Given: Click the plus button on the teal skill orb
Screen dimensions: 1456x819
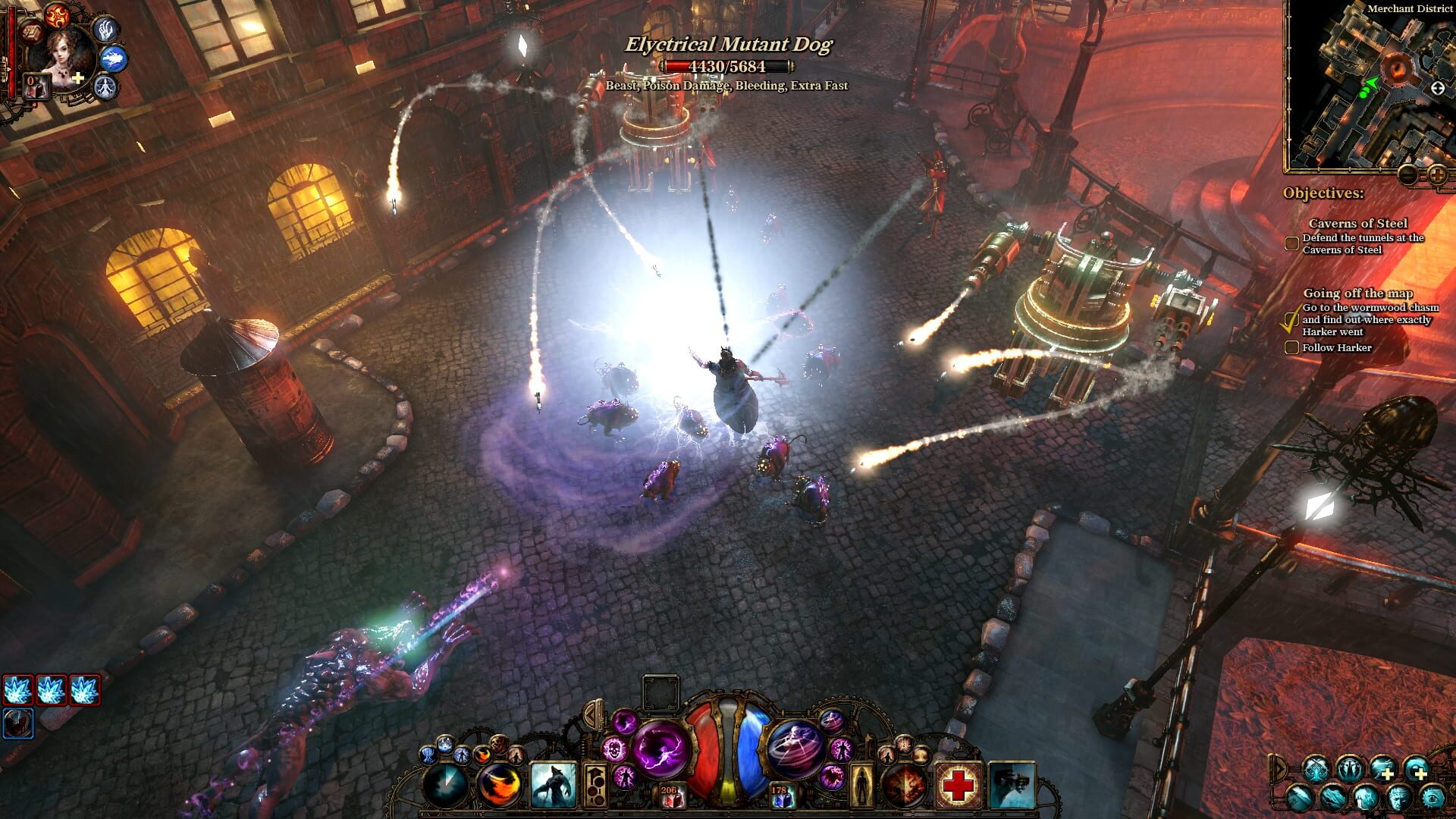Looking at the screenshot, I should 1389,773.
